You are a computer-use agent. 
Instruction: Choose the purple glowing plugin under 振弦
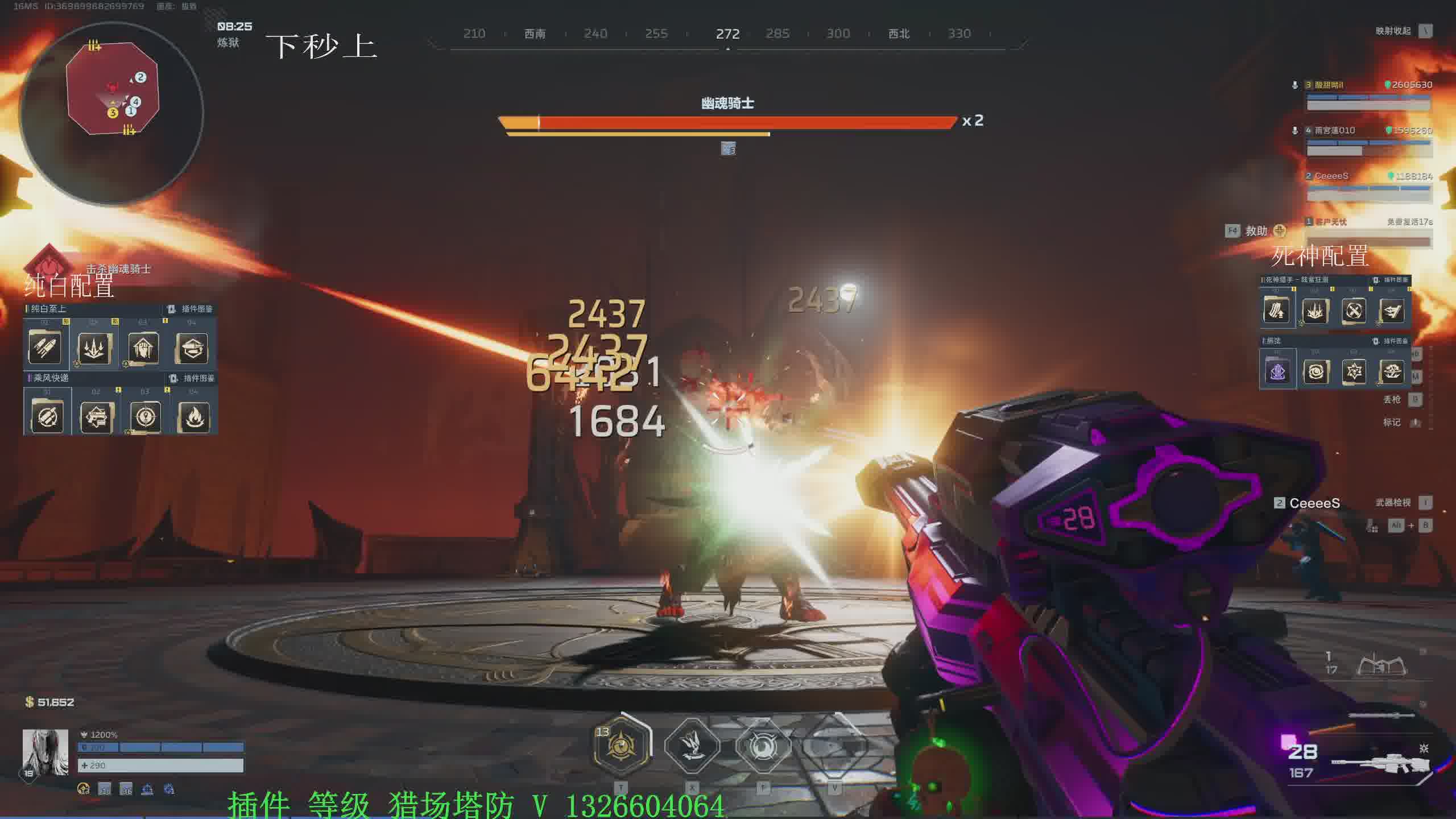1277,372
